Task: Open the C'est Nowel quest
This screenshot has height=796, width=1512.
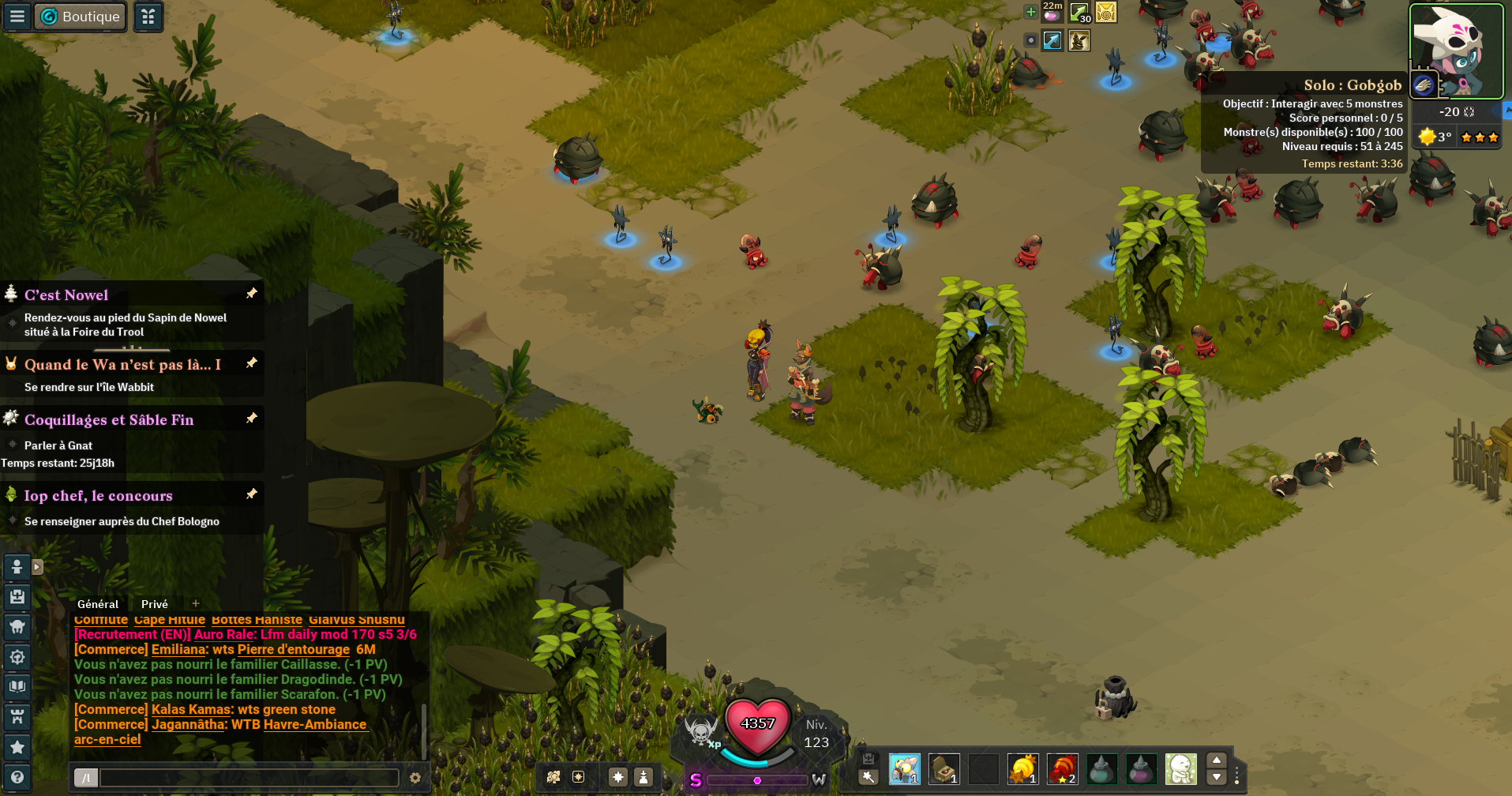Action: point(66,295)
